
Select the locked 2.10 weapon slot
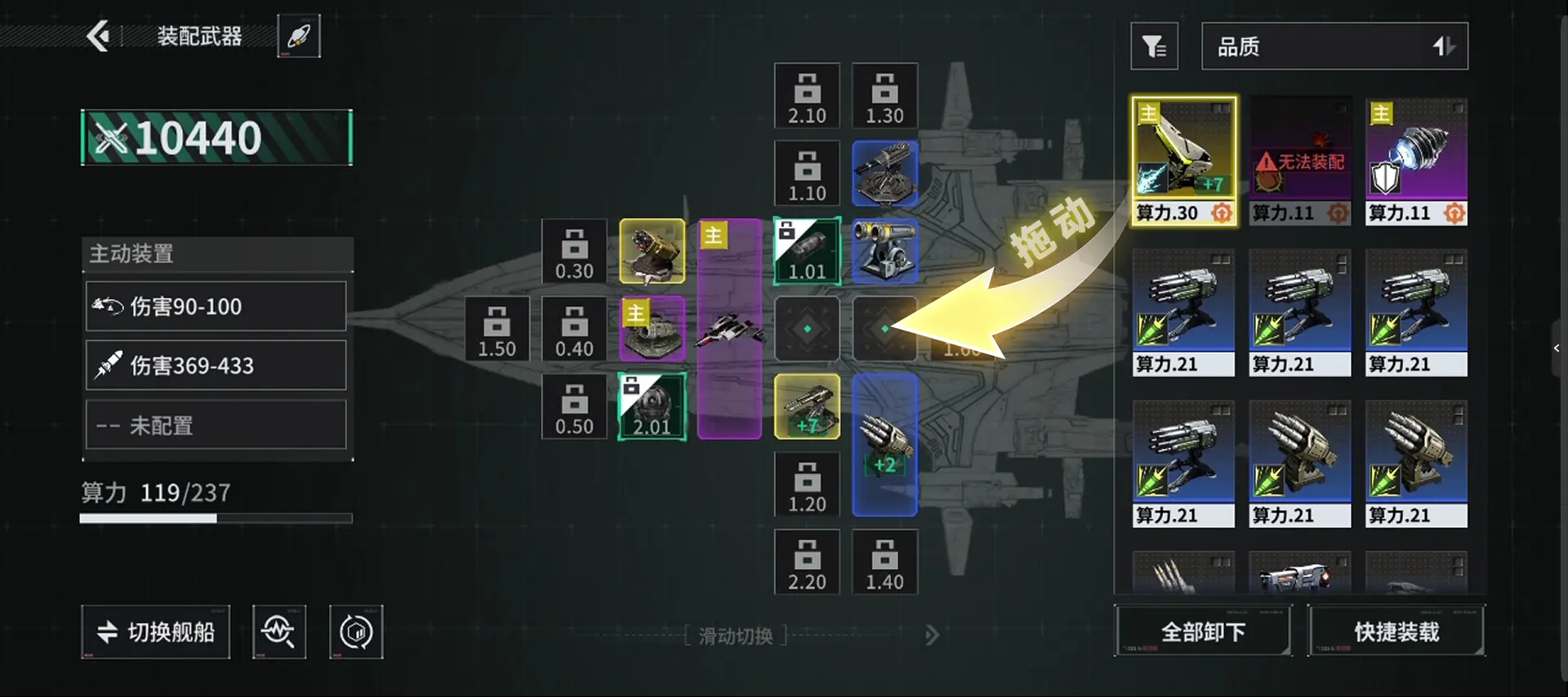pyautogui.click(x=807, y=96)
